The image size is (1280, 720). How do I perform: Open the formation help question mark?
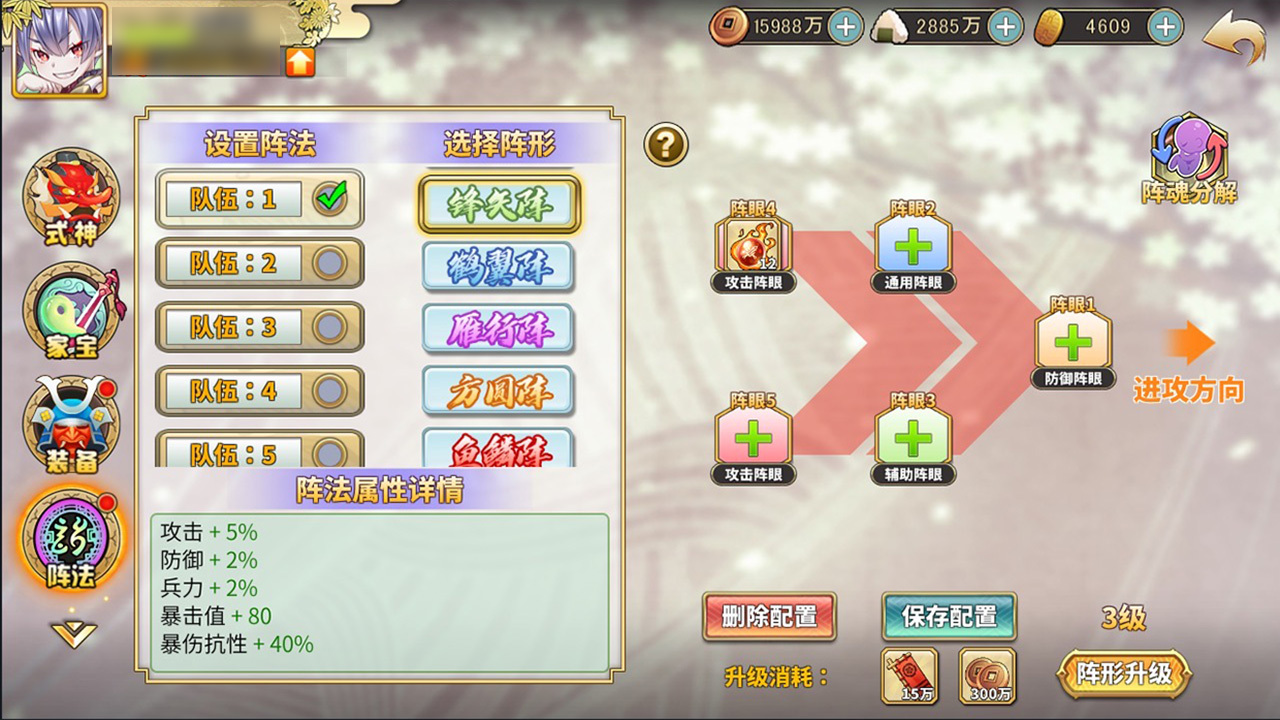tap(666, 143)
